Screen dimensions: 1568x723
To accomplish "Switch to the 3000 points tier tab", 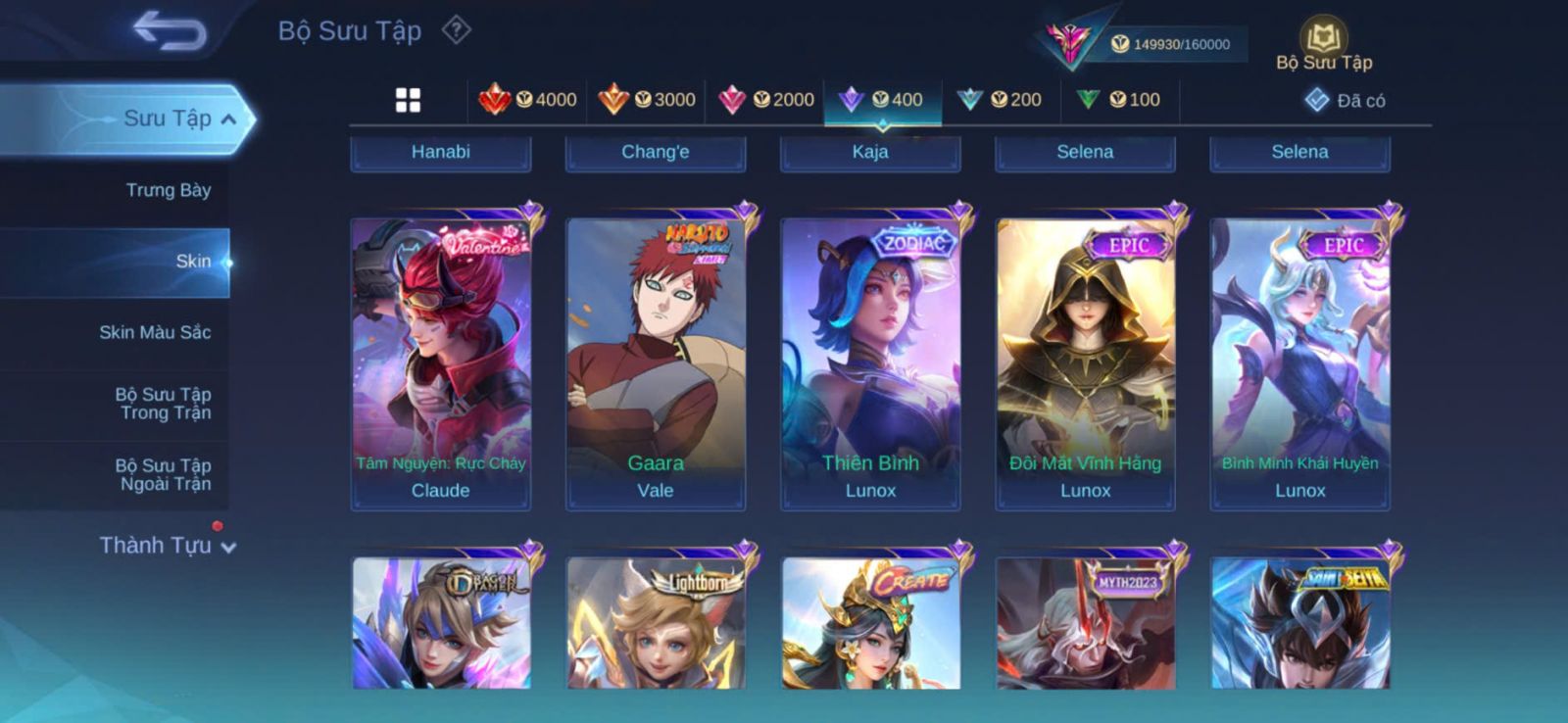I will click(x=647, y=100).
